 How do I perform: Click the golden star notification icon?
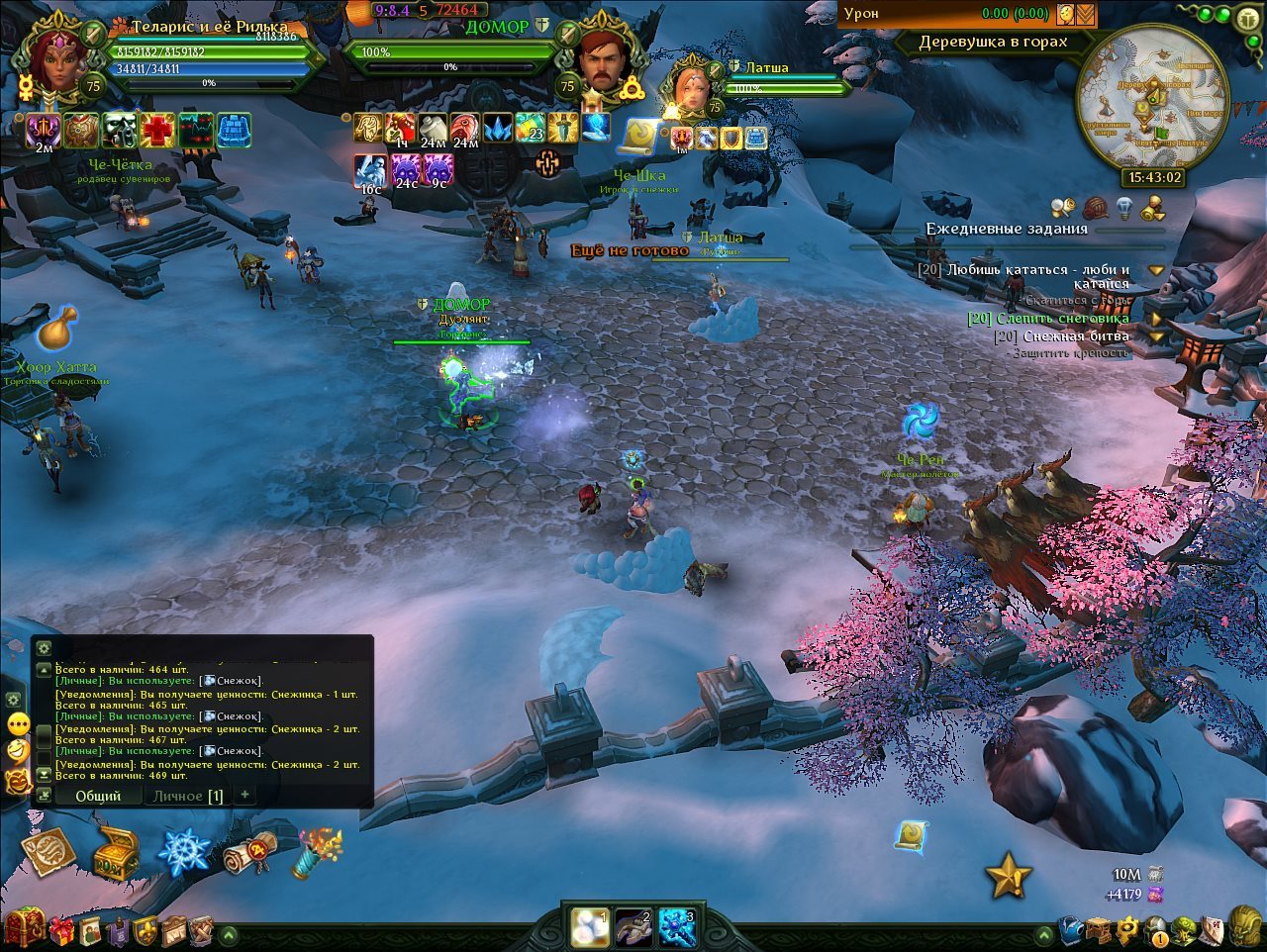tap(1008, 875)
